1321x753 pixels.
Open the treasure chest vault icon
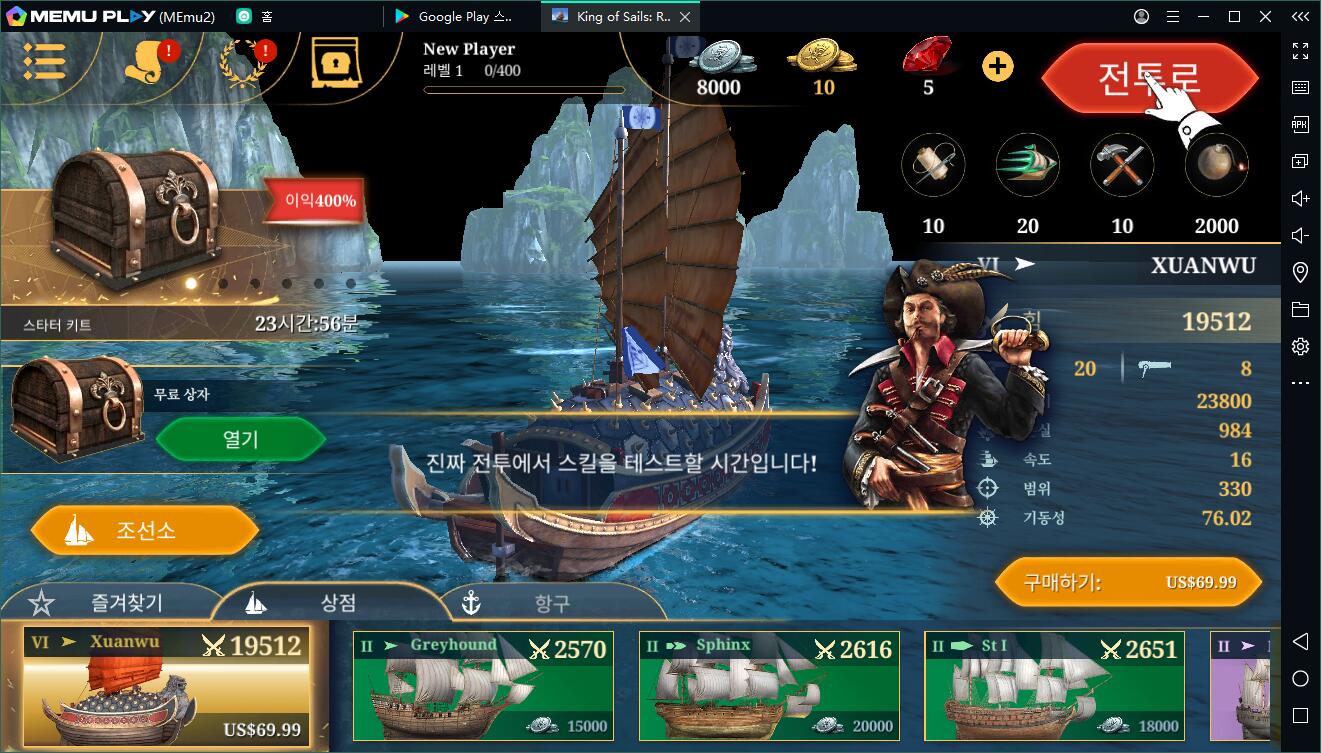(335, 64)
